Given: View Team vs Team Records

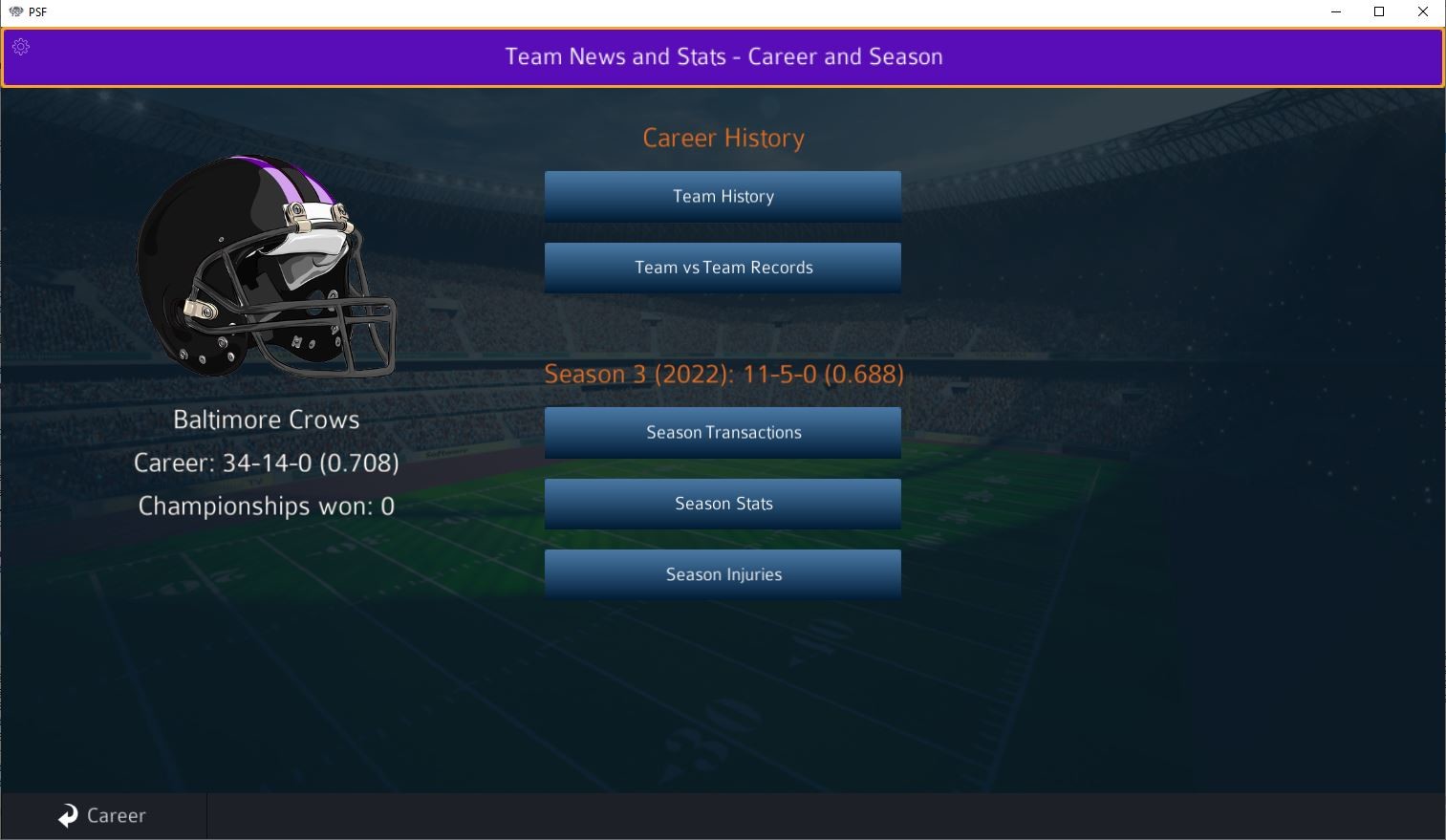Looking at the screenshot, I should coord(723,268).
